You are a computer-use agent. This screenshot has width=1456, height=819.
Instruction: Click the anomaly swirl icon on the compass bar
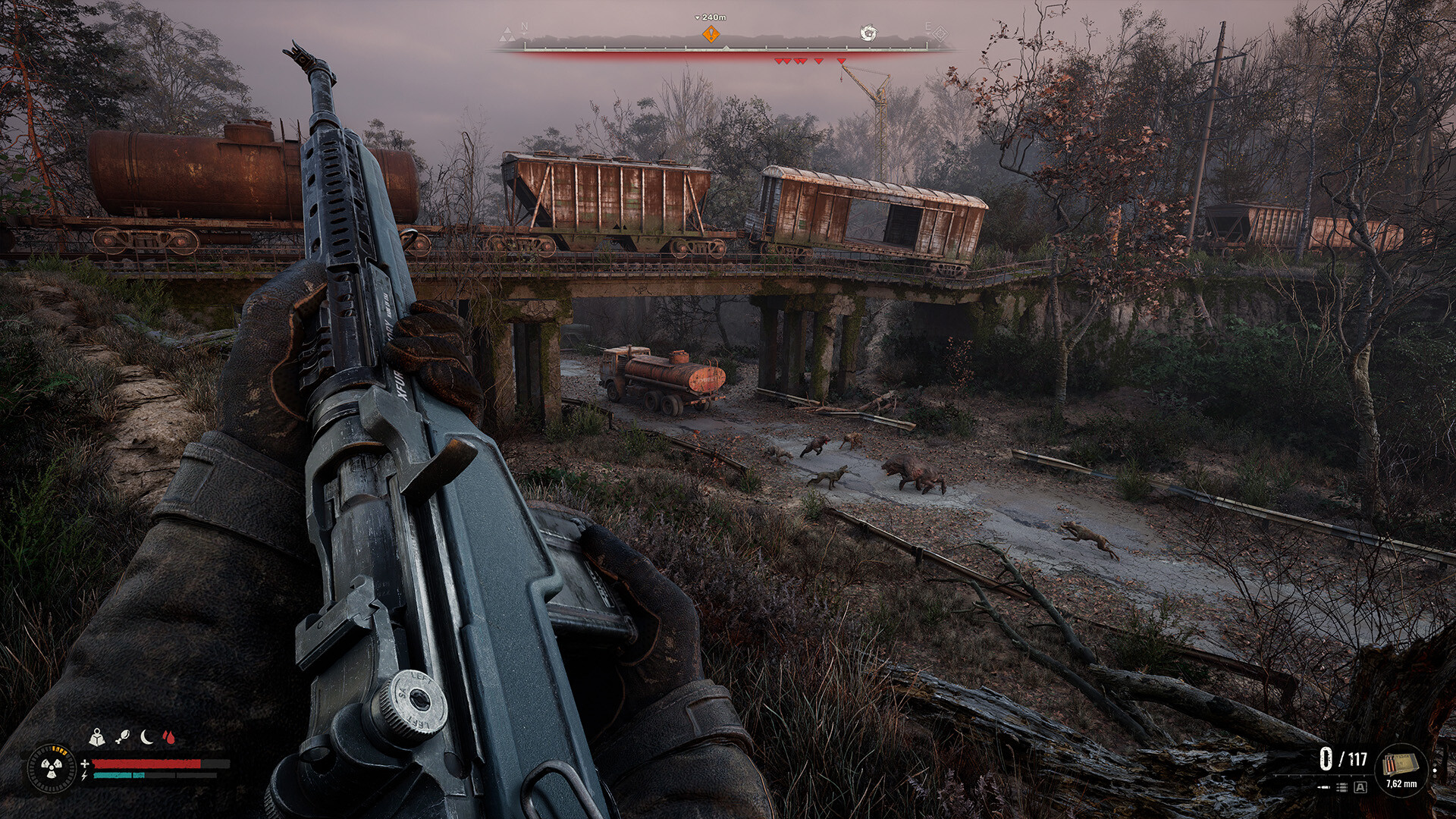tap(868, 33)
